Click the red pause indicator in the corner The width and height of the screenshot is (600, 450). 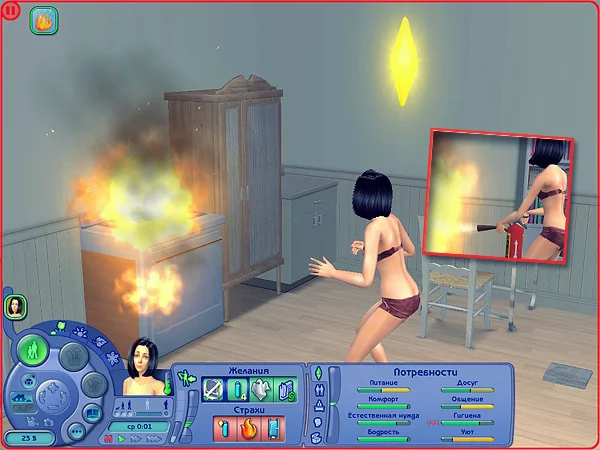[x=8, y=8]
